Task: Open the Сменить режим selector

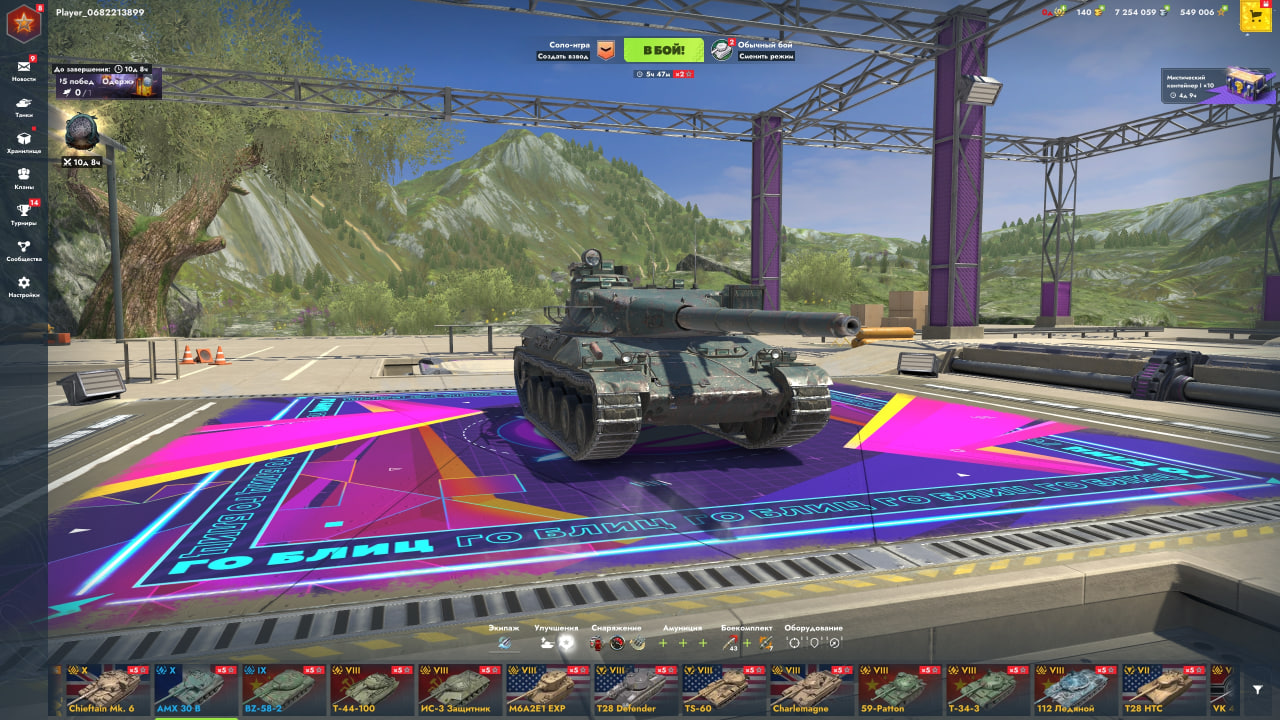Action: 764,57
